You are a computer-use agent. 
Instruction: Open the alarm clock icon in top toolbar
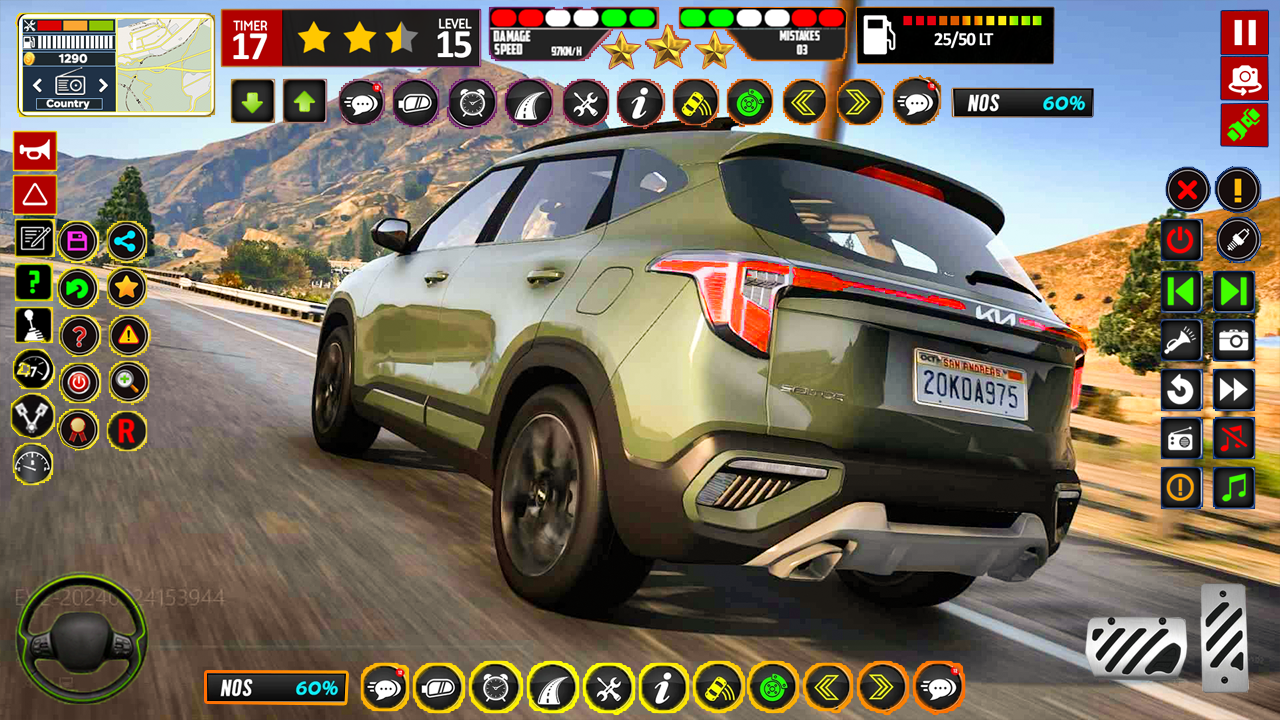point(471,102)
